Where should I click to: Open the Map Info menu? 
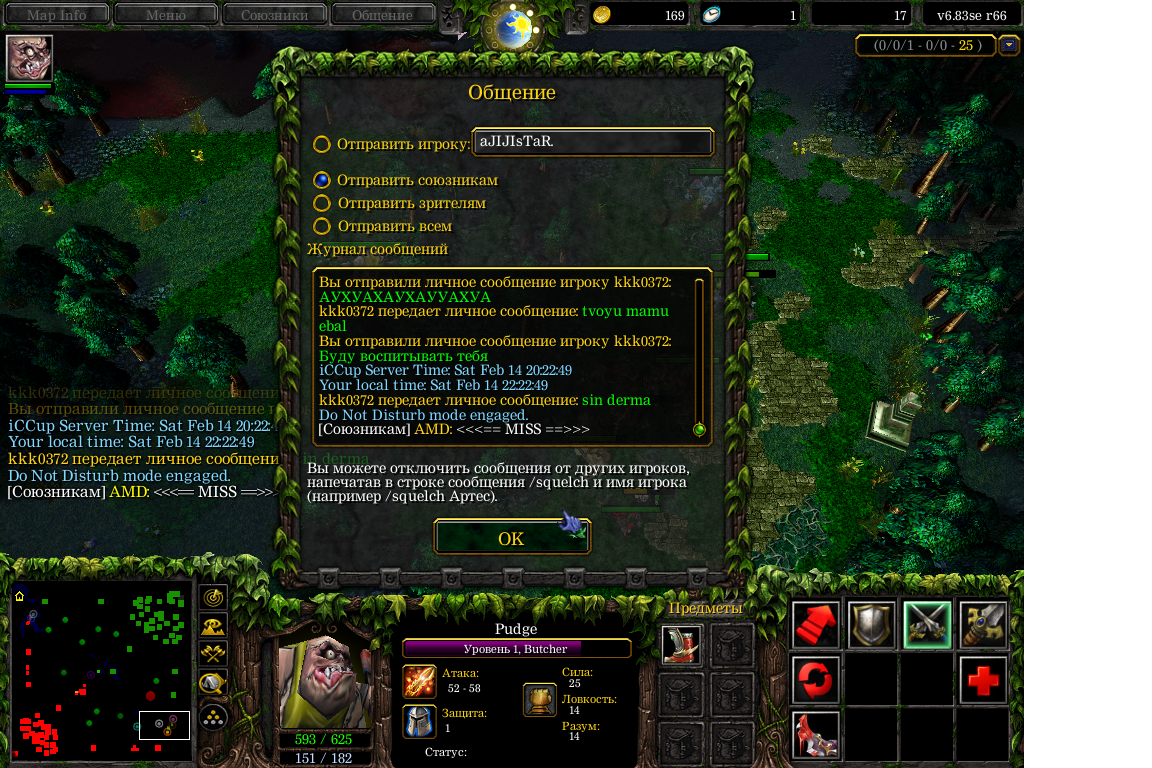56,15
